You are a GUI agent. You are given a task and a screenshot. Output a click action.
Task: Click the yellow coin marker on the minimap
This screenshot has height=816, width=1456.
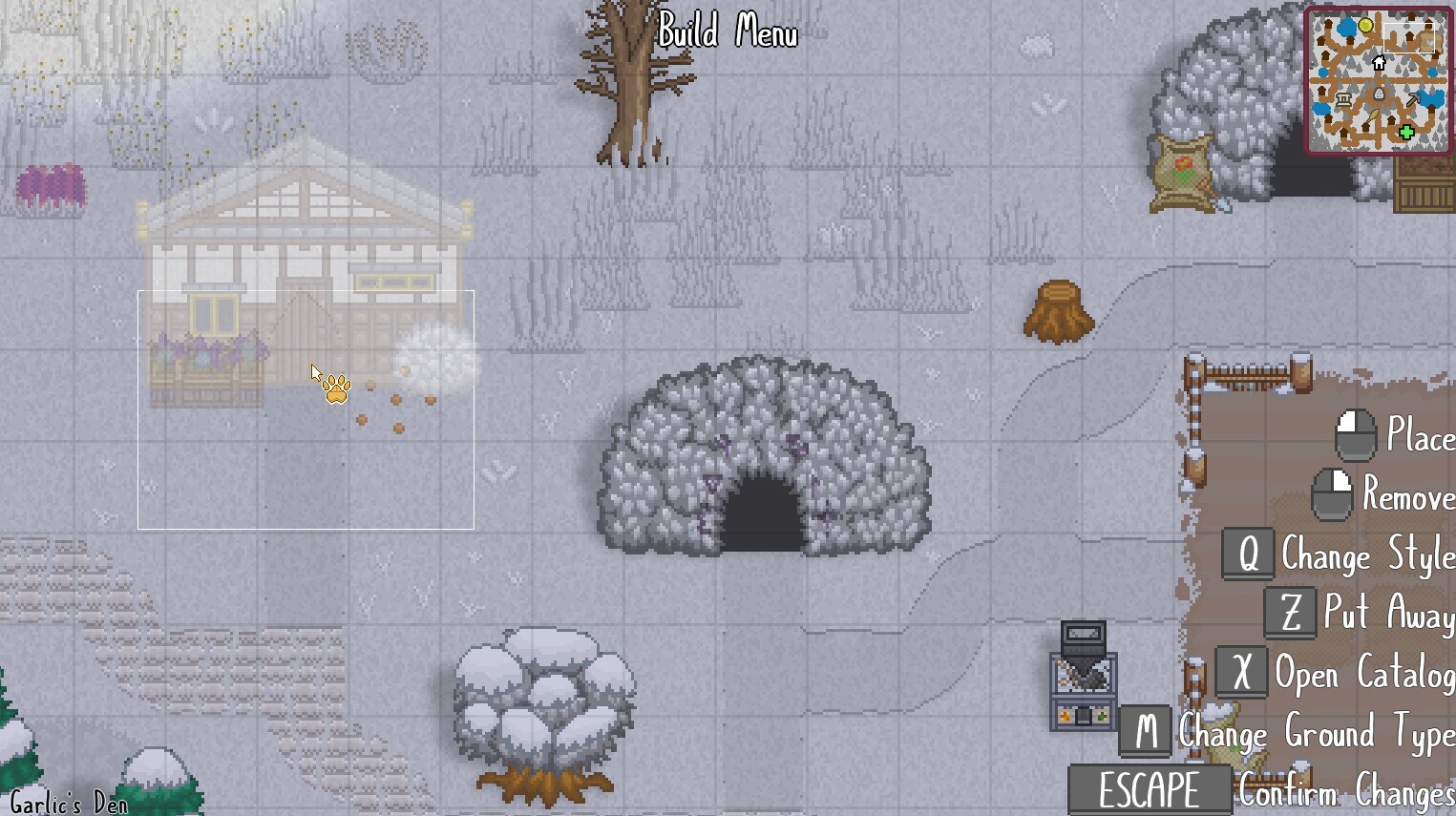(1366, 25)
